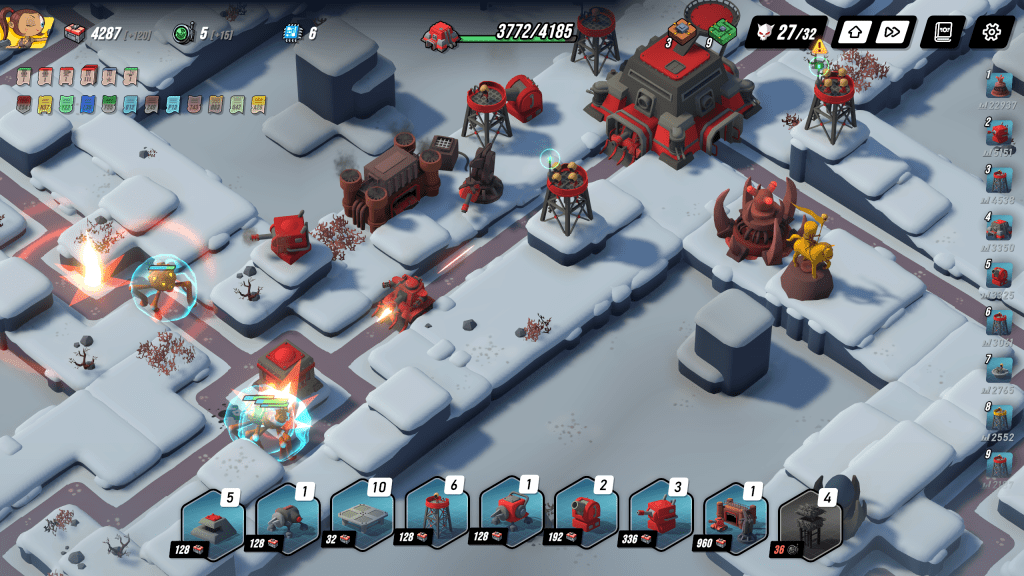Select entry number 1 in the right-side list
Image resolution: width=1024 pixels, height=576 pixels.
tap(998, 86)
